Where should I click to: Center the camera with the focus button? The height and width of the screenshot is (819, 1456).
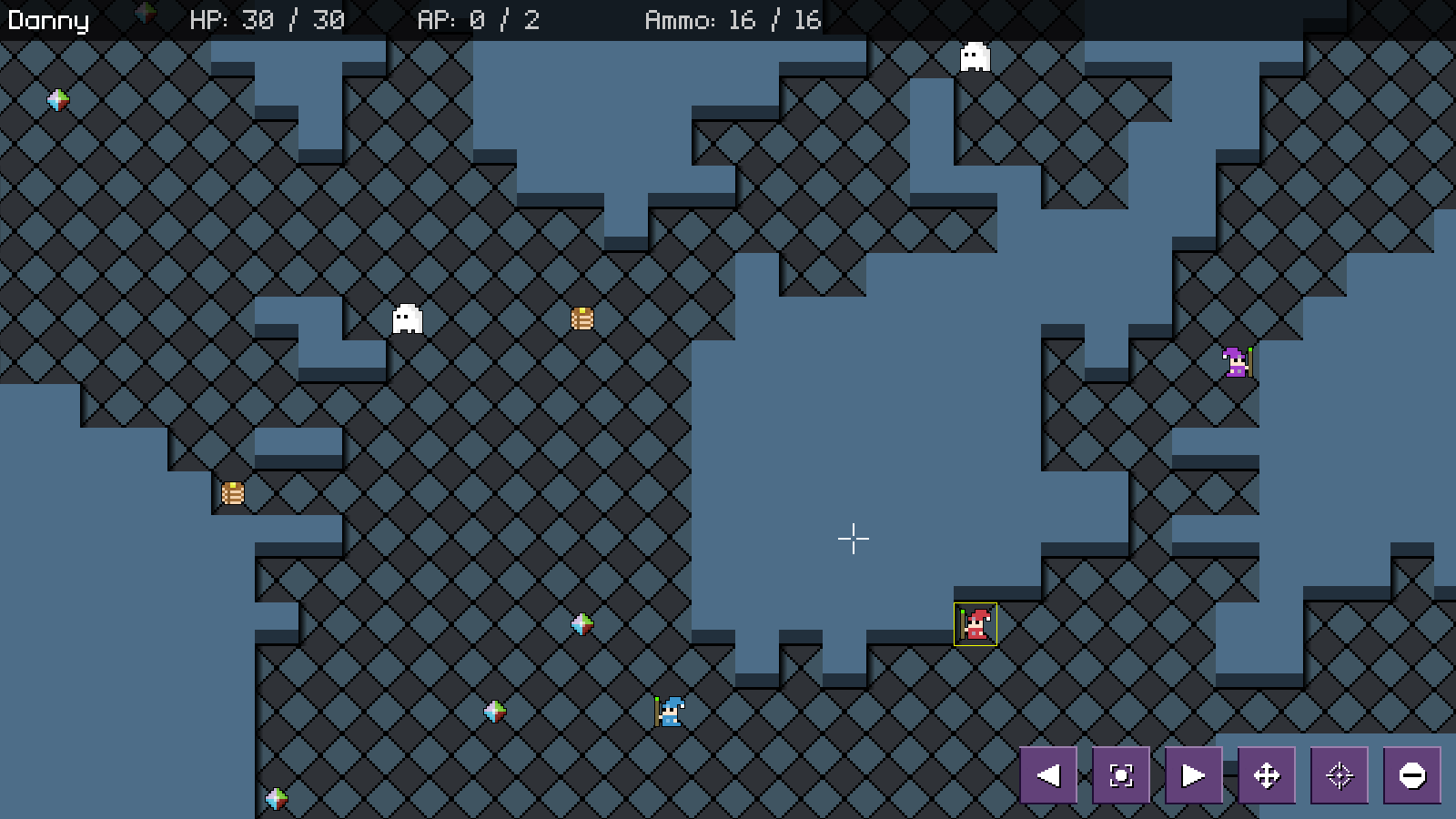pos(1121,775)
